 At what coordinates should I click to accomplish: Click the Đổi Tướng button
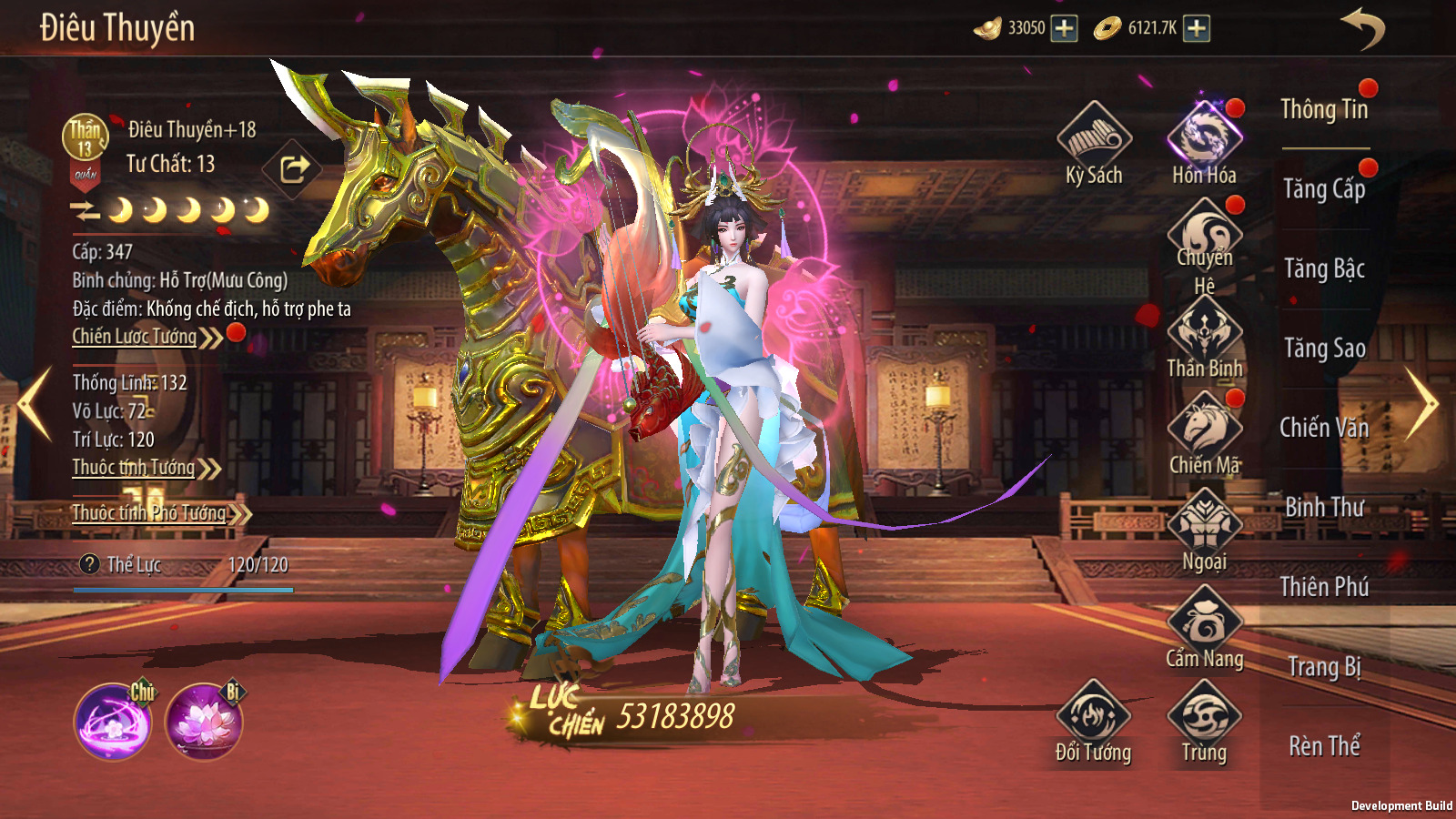(1093, 723)
